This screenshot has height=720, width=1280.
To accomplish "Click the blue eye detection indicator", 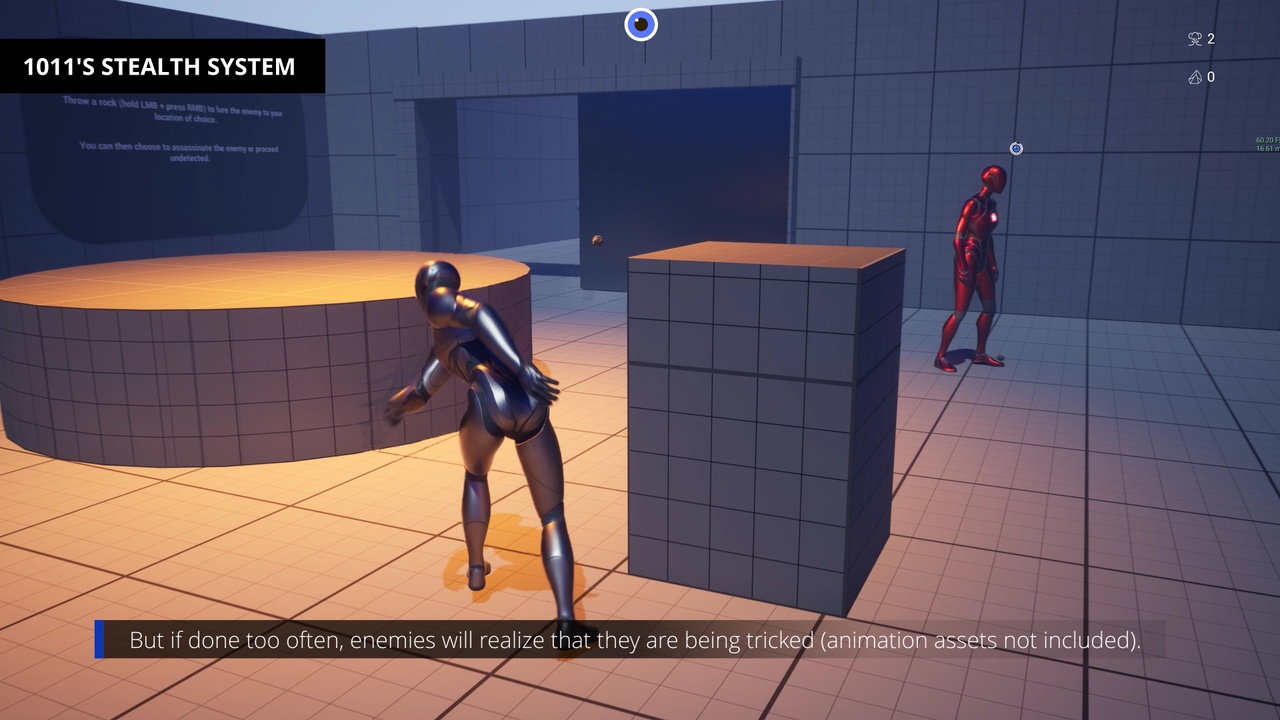I will tap(641, 24).
